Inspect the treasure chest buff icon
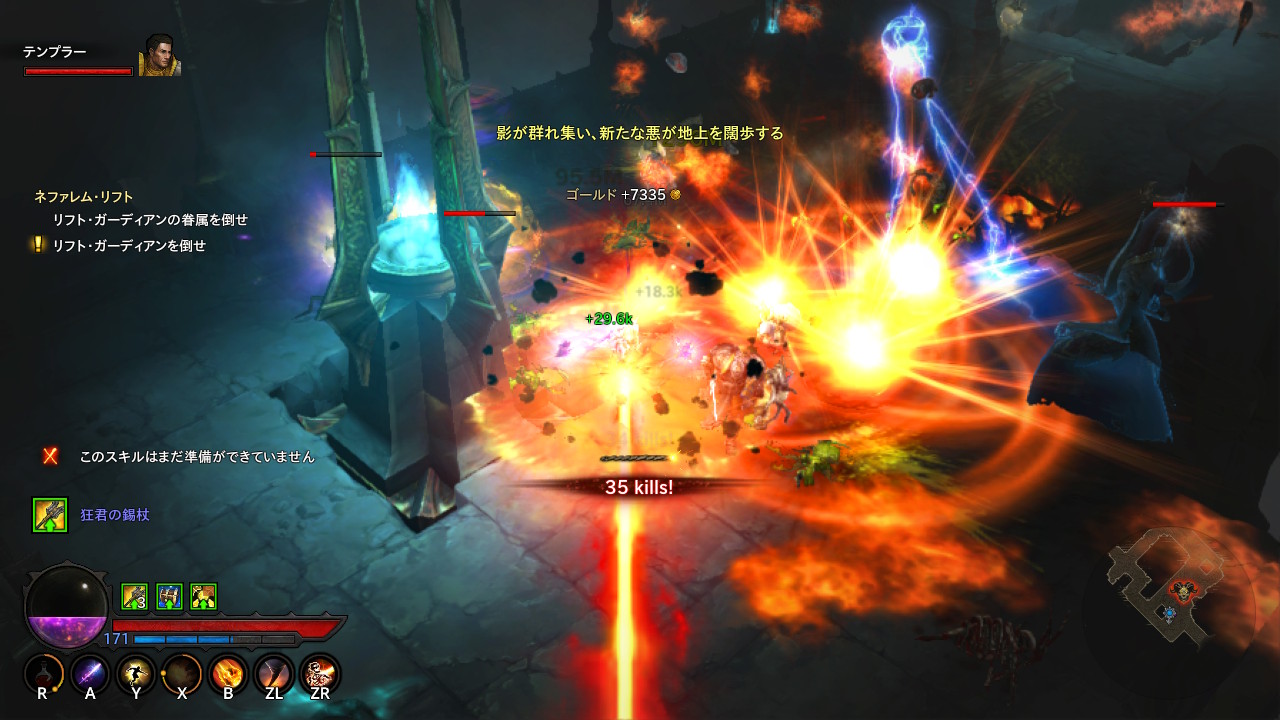Viewport: 1280px width, 720px height. 169,597
